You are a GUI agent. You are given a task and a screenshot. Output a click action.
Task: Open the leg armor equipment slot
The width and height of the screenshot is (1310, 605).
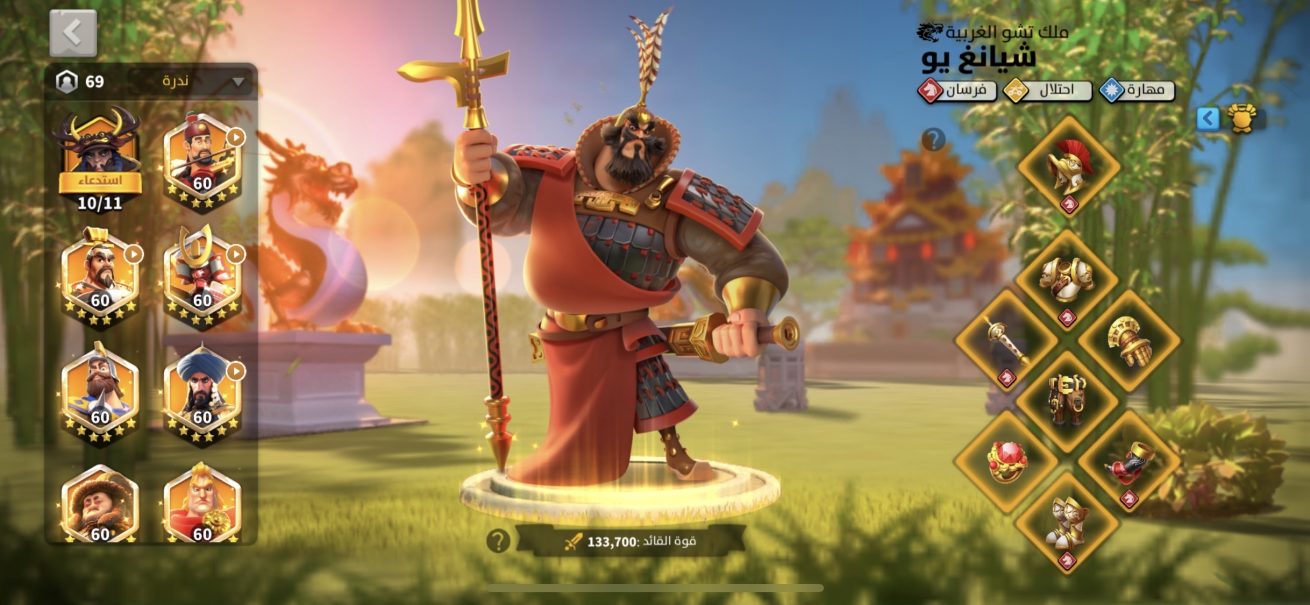pyautogui.click(x=1066, y=401)
